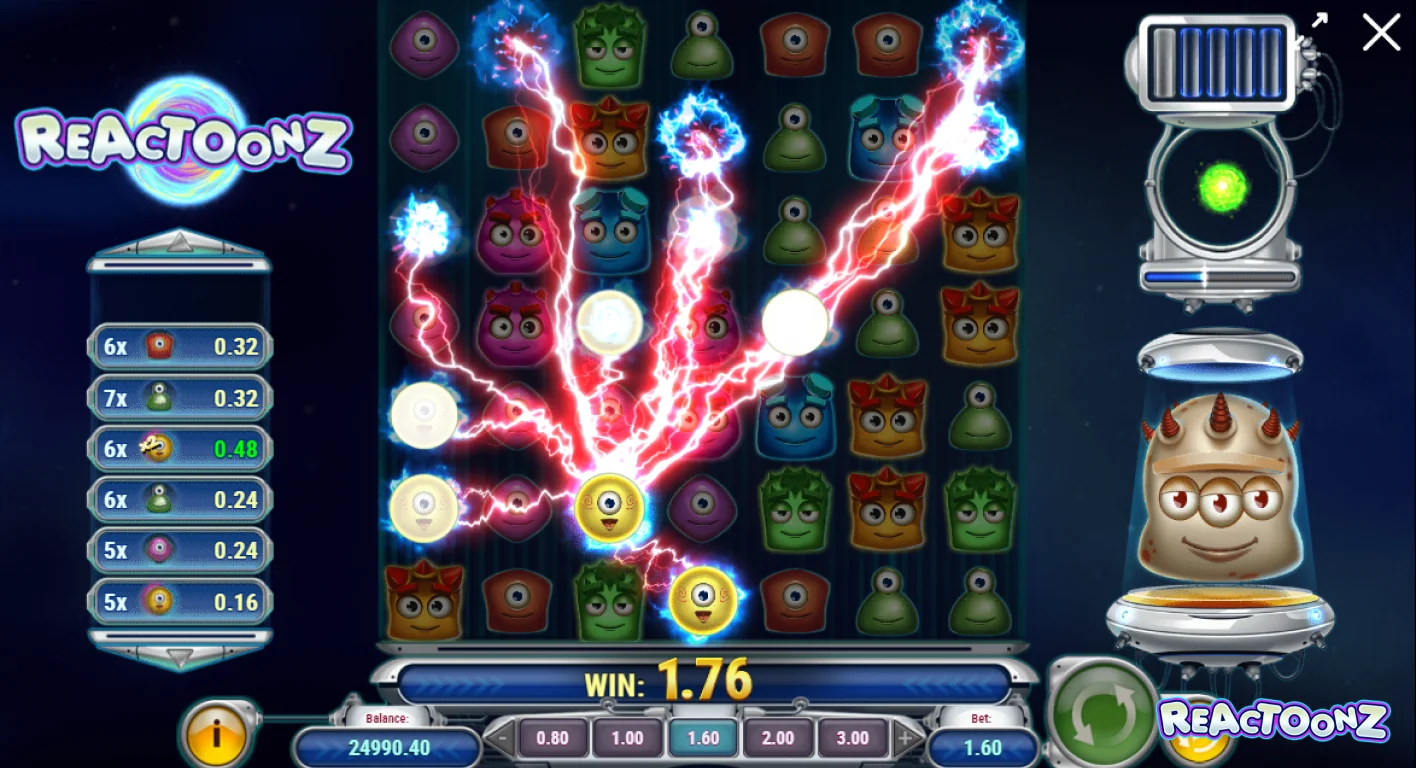This screenshot has width=1416, height=768.
Task: Select the highlighted 1.60 bet tab
Action: point(702,737)
